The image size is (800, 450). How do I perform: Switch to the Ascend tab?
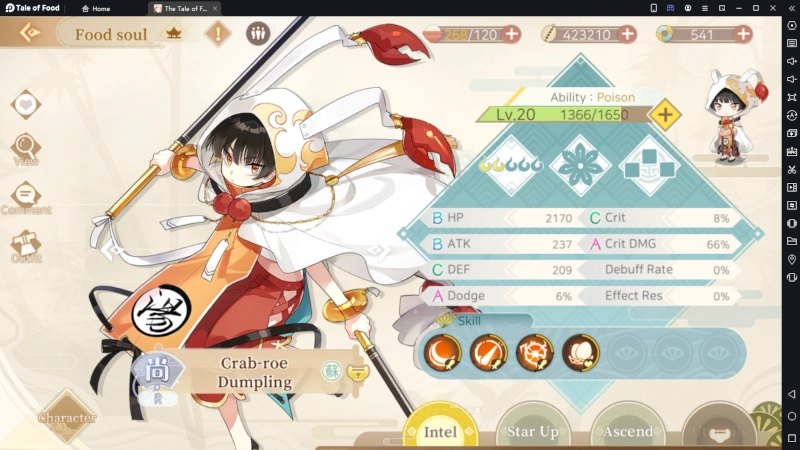pyautogui.click(x=628, y=431)
